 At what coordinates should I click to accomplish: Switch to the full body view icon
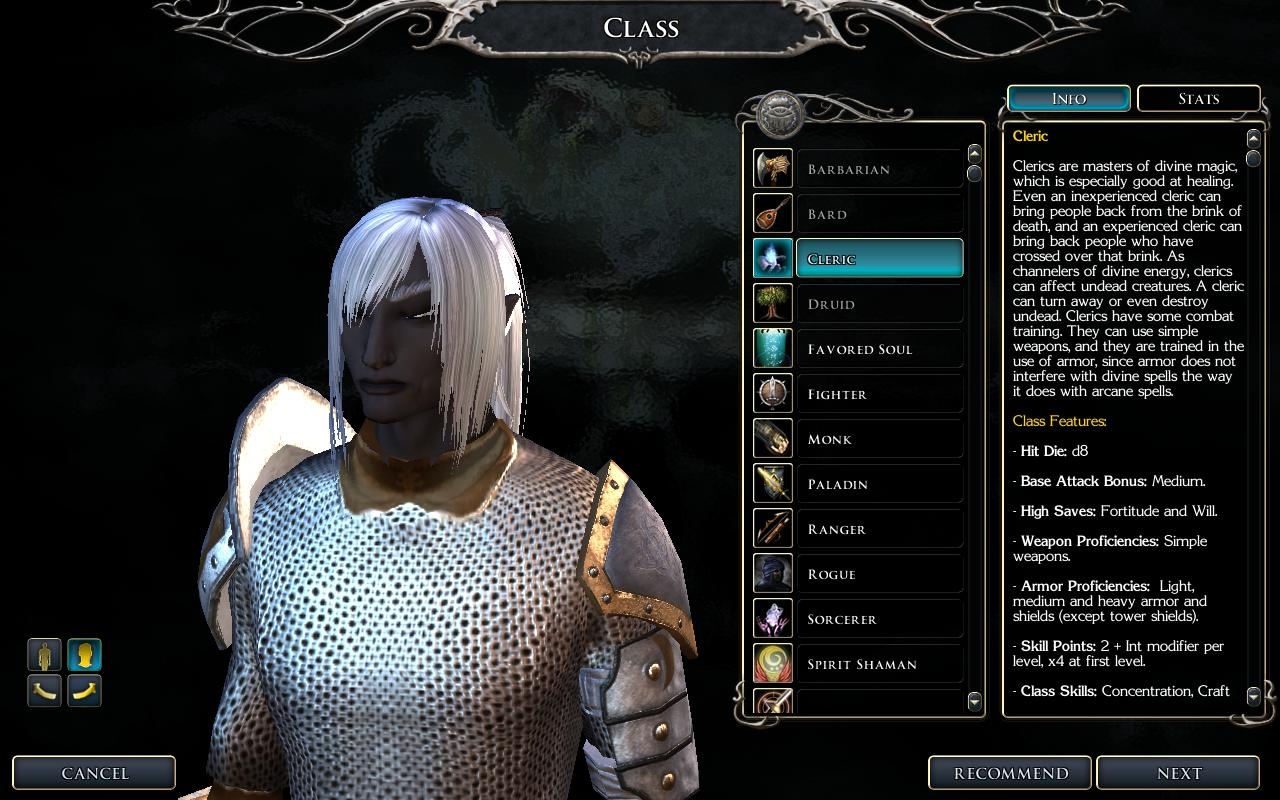pos(45,655)
